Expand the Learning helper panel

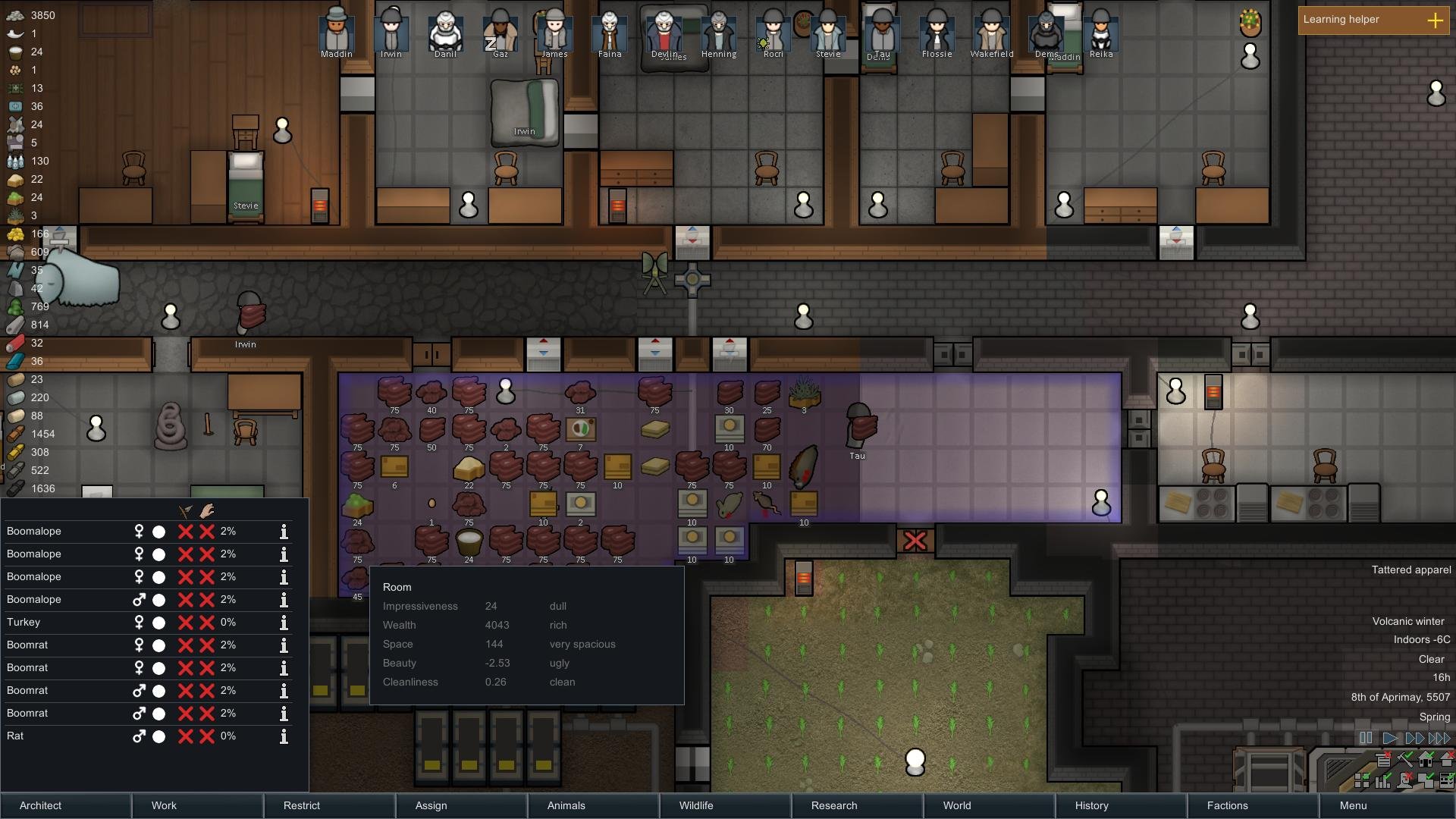click(x=1435, y=20)
